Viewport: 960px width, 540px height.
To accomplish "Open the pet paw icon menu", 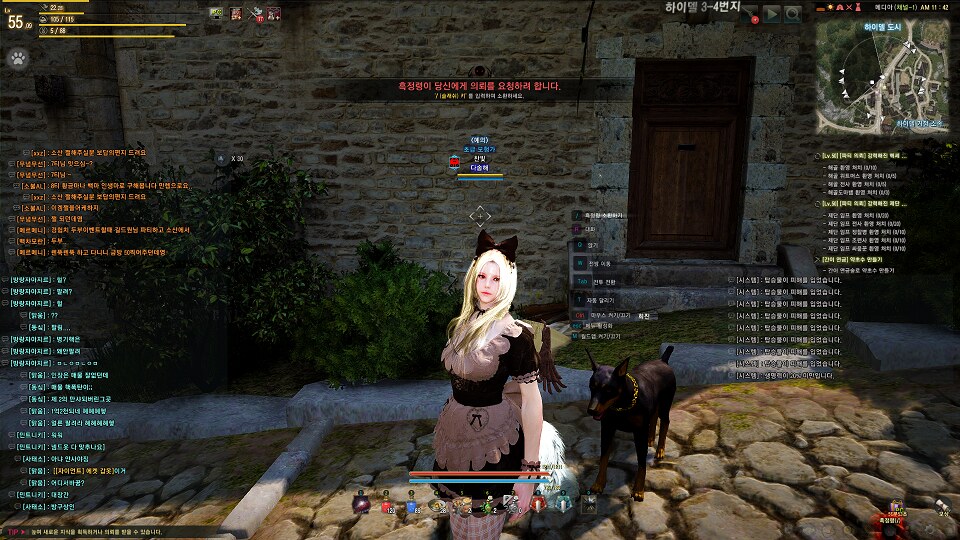I will [18, 58].
